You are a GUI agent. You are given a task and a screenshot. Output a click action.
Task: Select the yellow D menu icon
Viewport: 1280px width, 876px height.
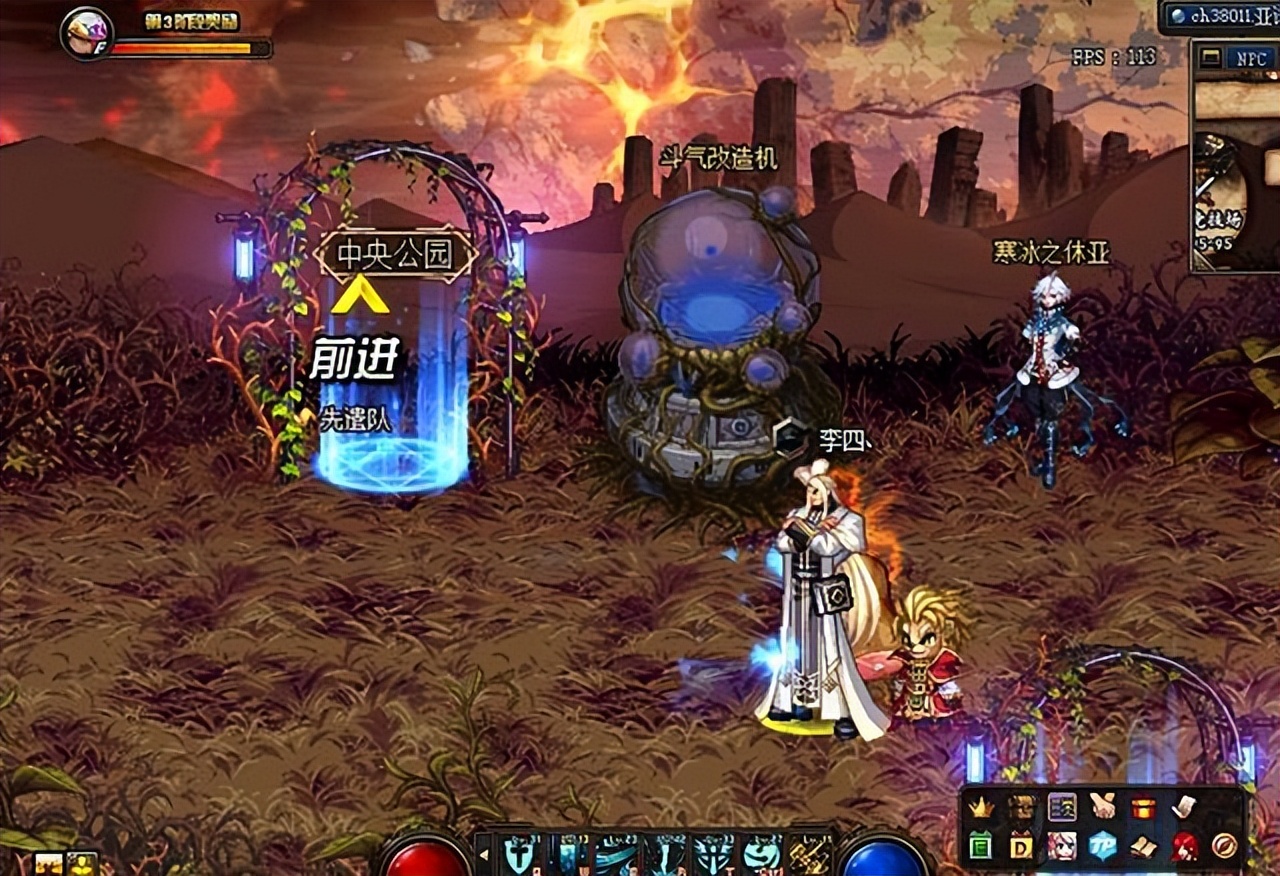(x=1021, y=847)
